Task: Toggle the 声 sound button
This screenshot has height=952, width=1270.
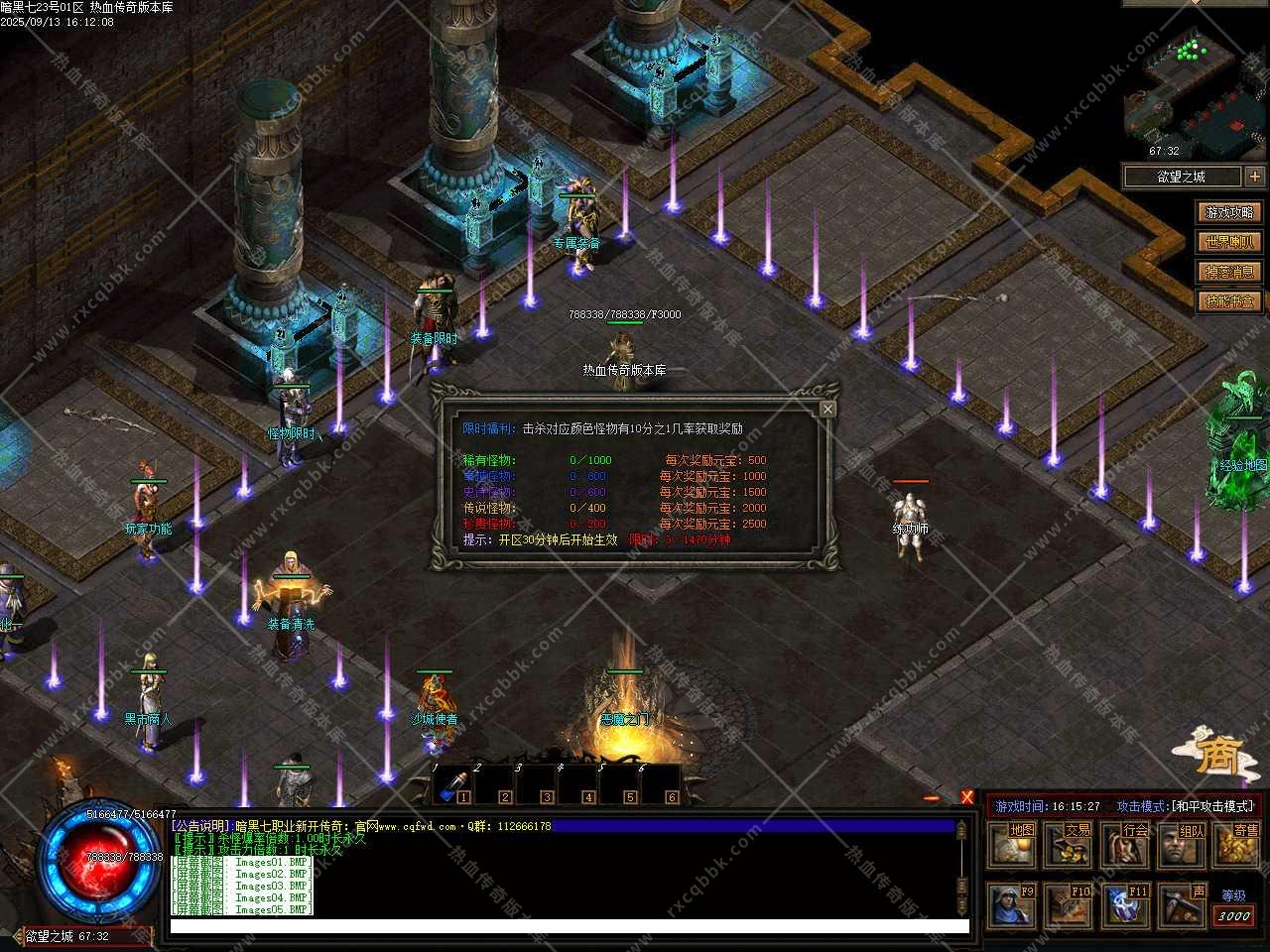Action: [x=1182, y=905]
